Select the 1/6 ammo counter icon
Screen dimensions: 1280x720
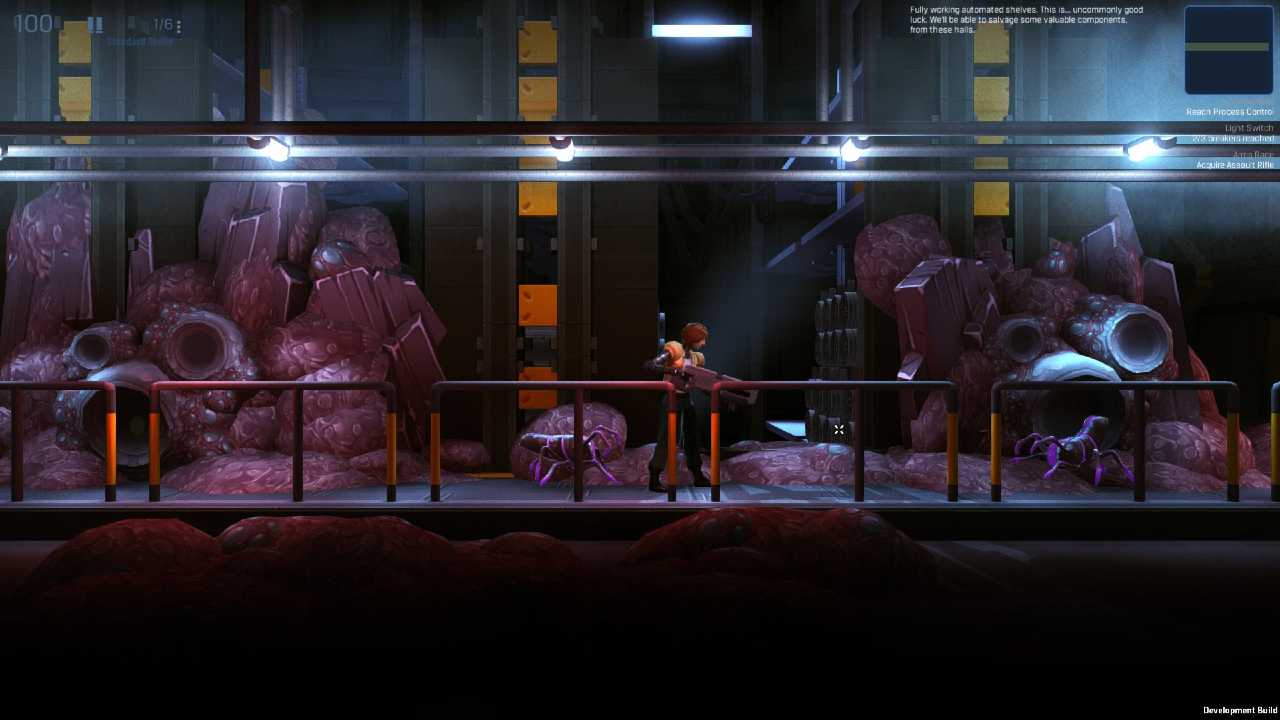(x=163, y=25)
